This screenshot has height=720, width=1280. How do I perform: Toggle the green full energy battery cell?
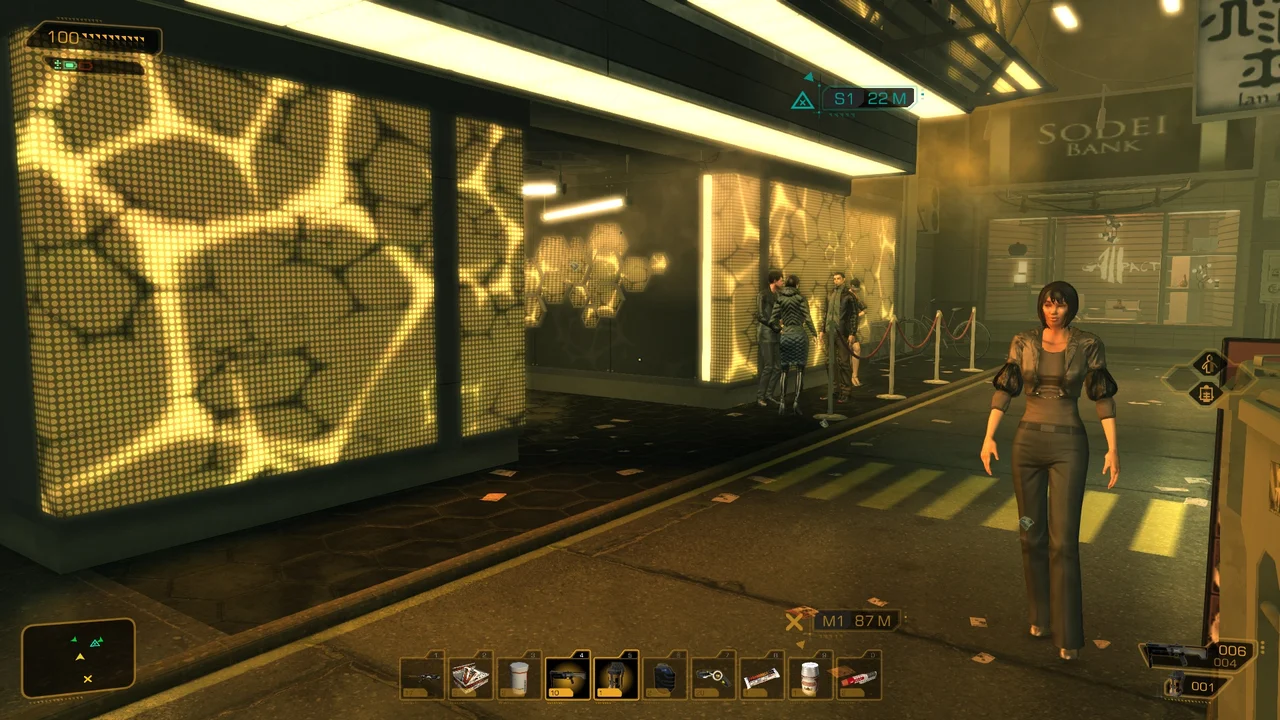point(69,65)
